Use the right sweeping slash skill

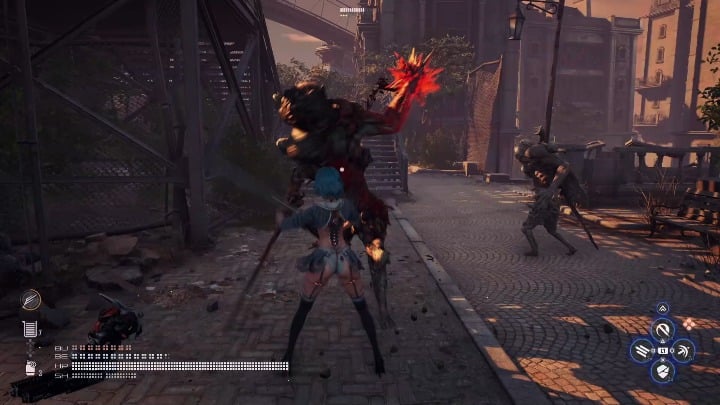pyautogui.click(x=684, y=350)
